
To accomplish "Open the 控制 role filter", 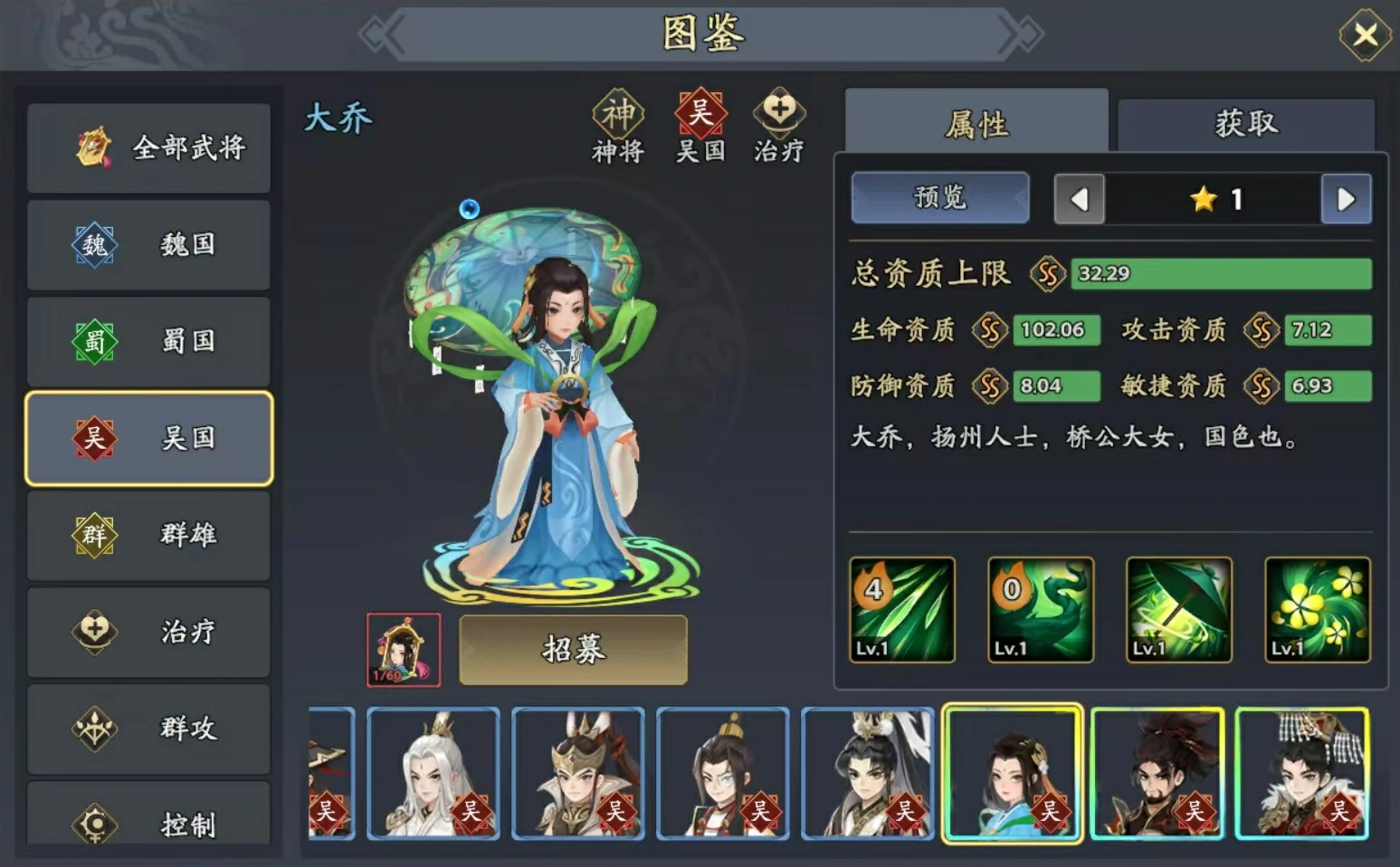I will (149, 819).
